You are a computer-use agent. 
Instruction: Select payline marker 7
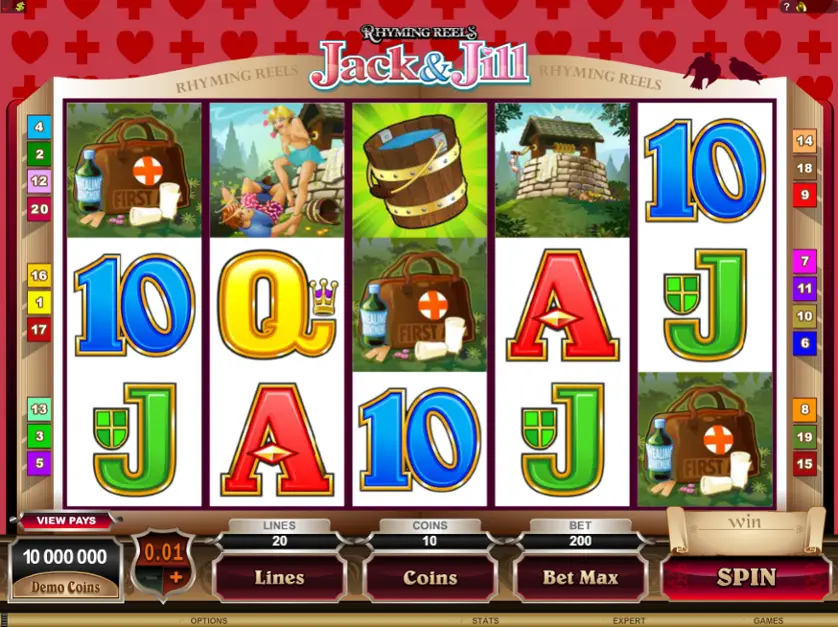click(804, 262)
